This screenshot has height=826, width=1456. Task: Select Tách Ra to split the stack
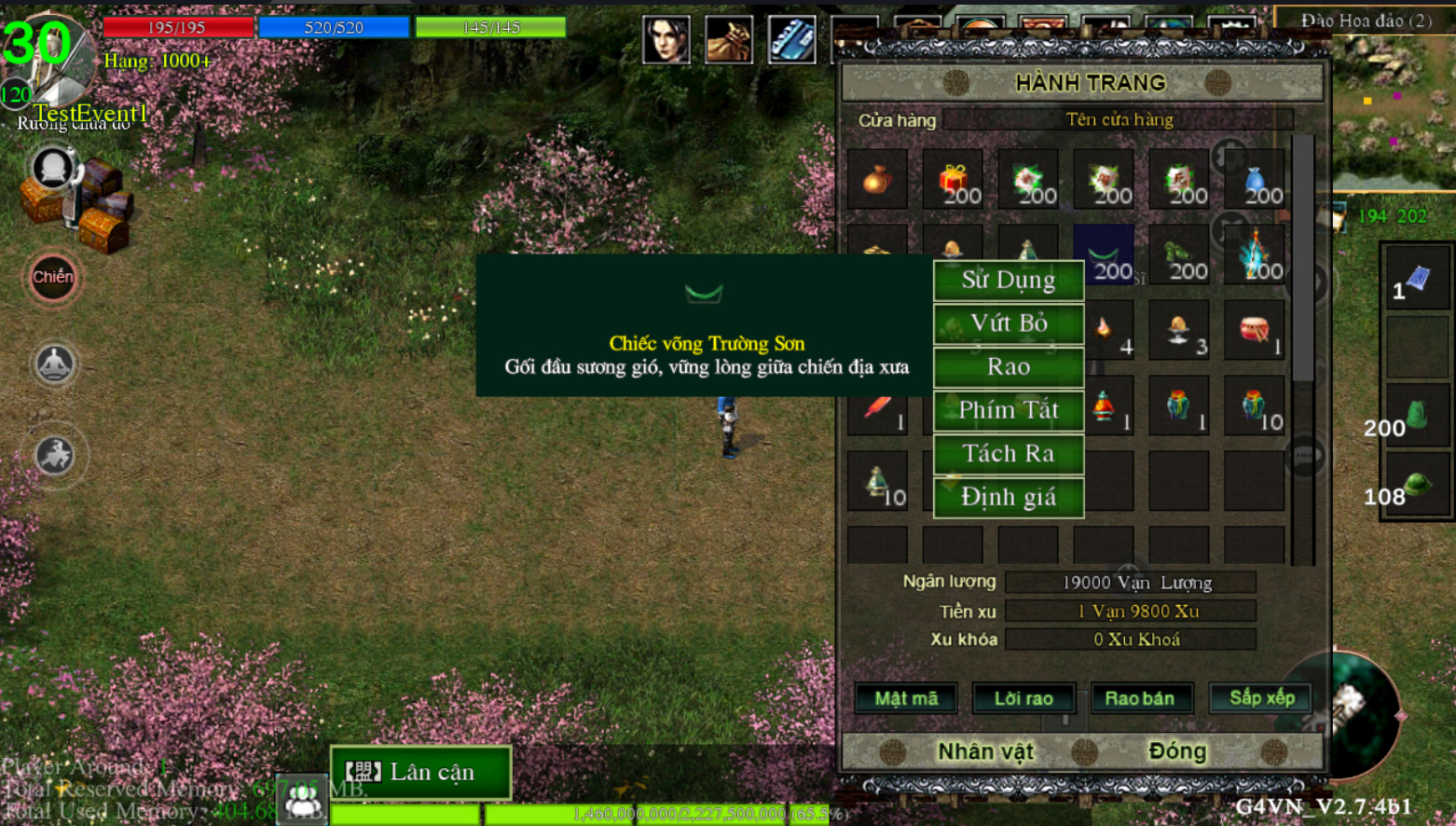[1009, 454]
